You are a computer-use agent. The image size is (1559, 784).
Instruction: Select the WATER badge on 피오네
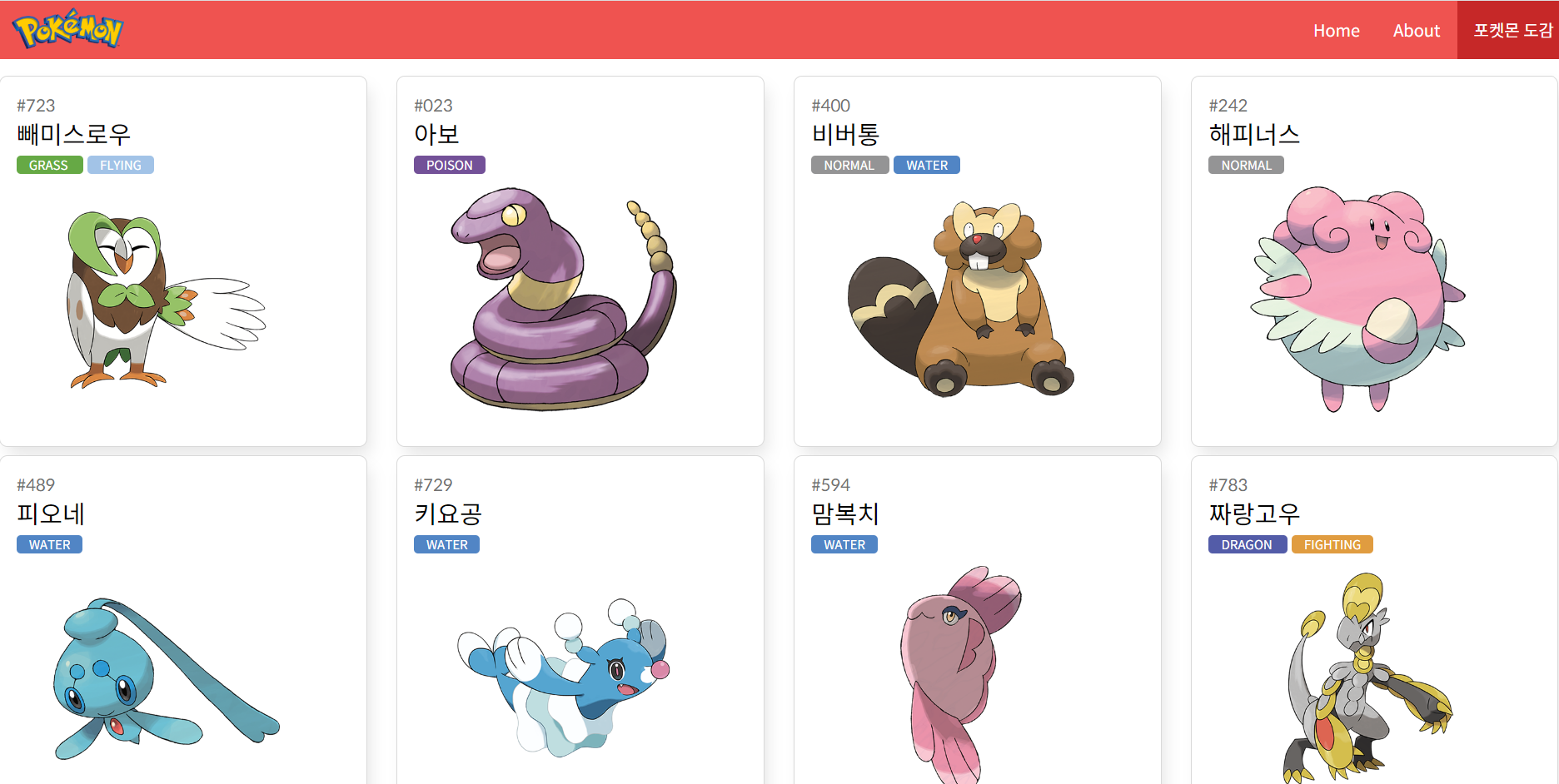49,544
